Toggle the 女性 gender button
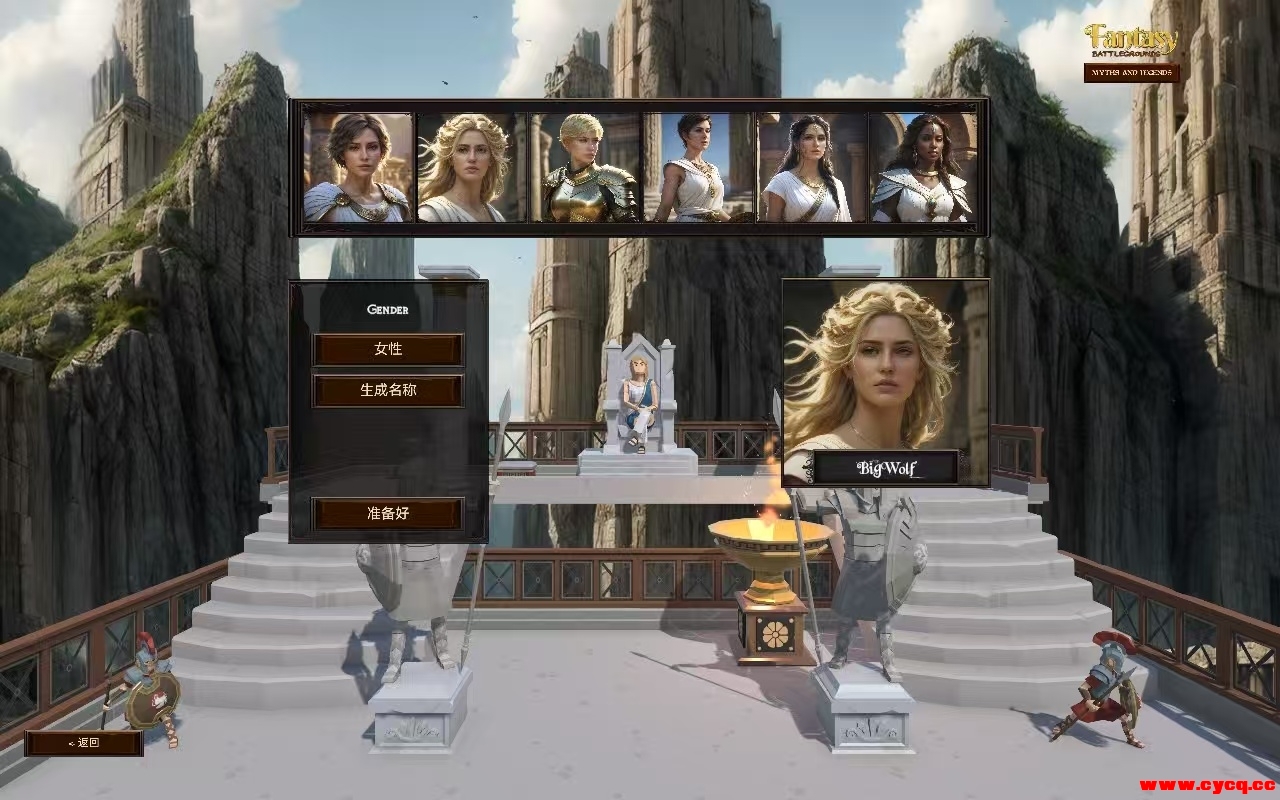This screenshot has height=800, width=1280. pos(388,350)
